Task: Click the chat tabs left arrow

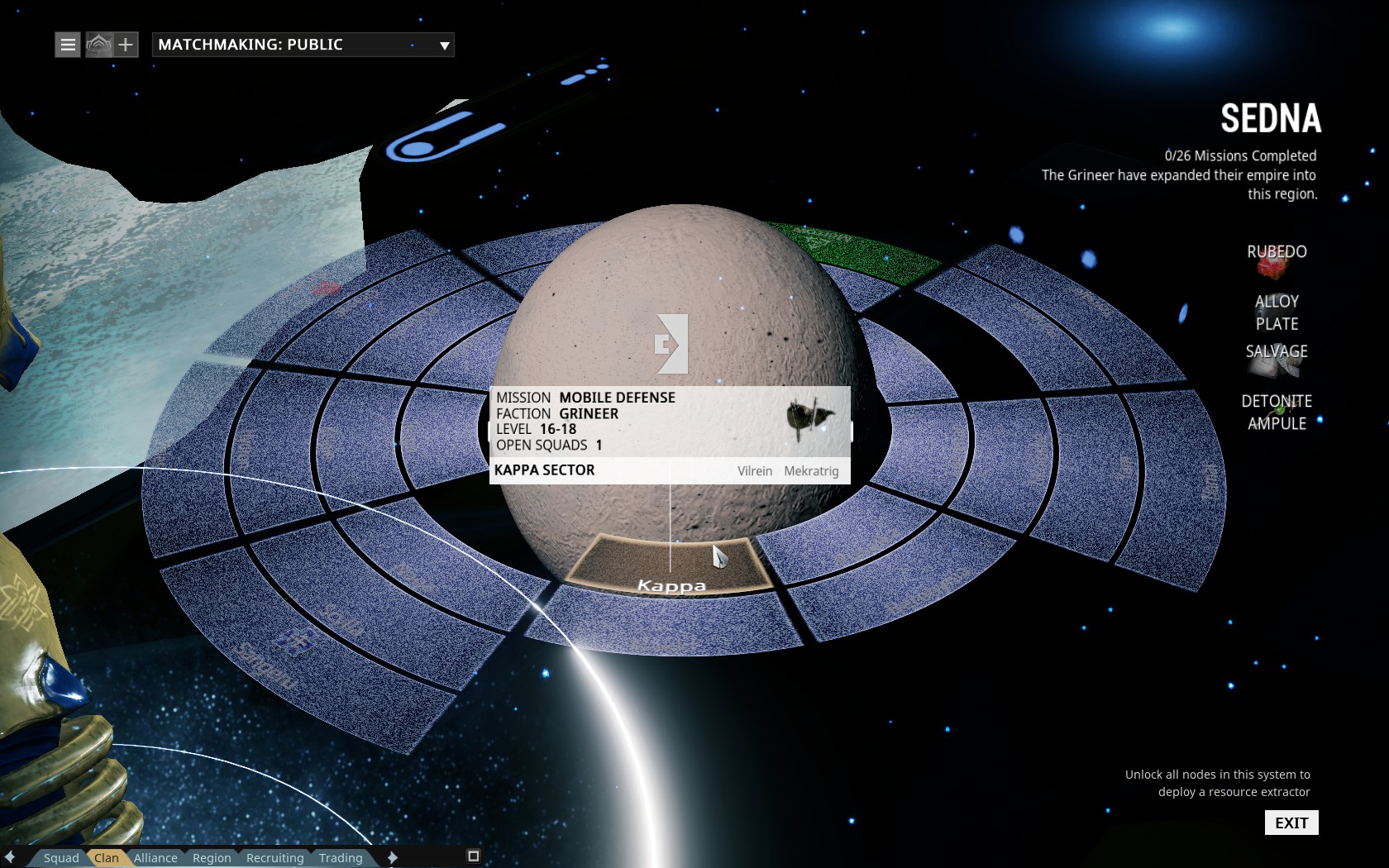Action: point(10,857)
